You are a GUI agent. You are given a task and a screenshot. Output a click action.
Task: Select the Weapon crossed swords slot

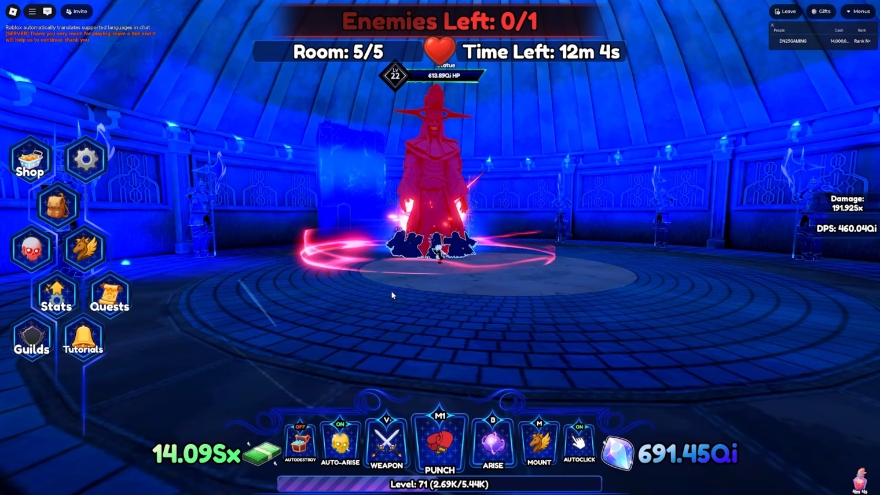(387, 443)
